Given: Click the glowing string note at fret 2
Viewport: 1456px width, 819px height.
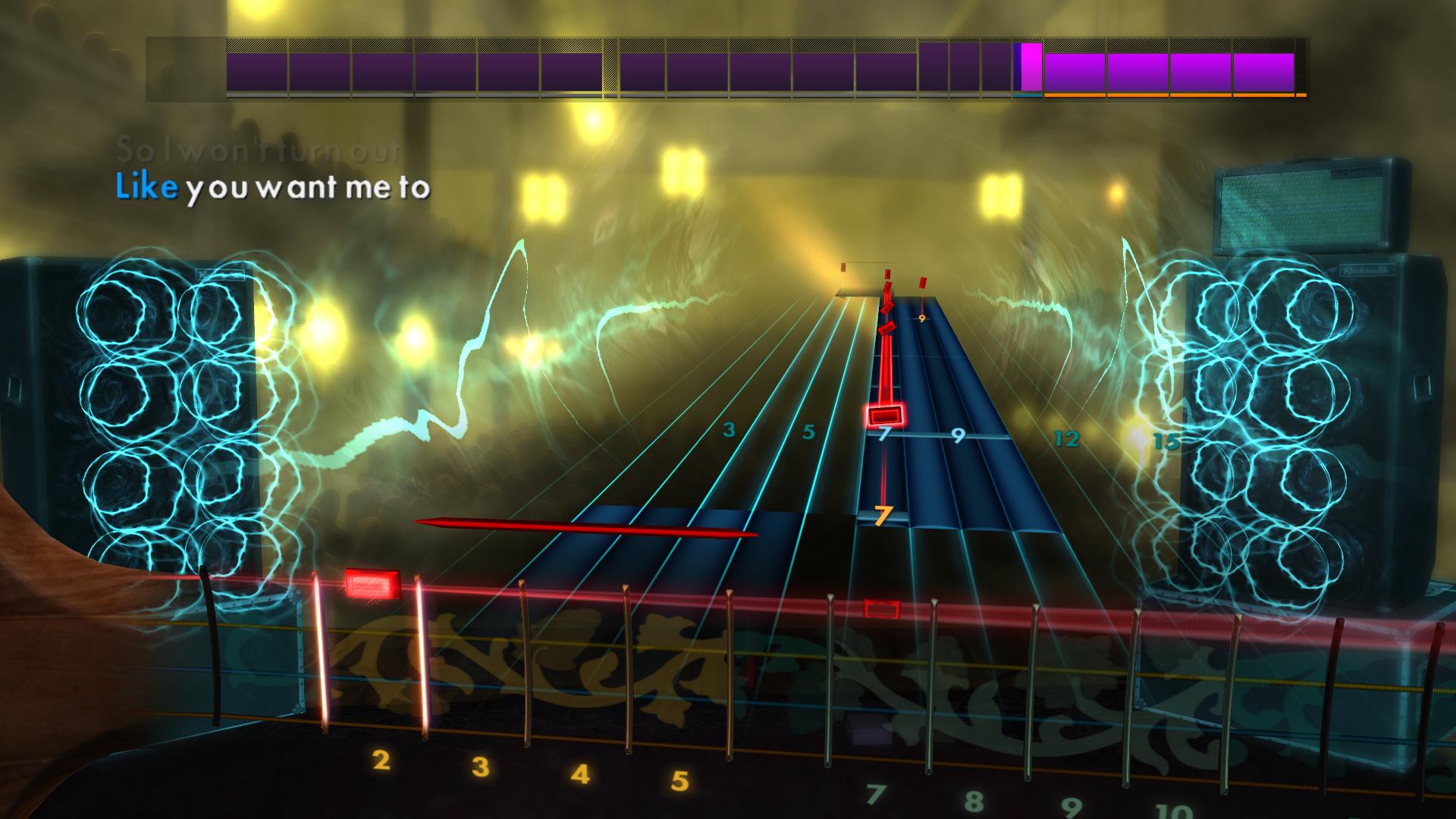Looking at the screenshot, I should 371,582.
